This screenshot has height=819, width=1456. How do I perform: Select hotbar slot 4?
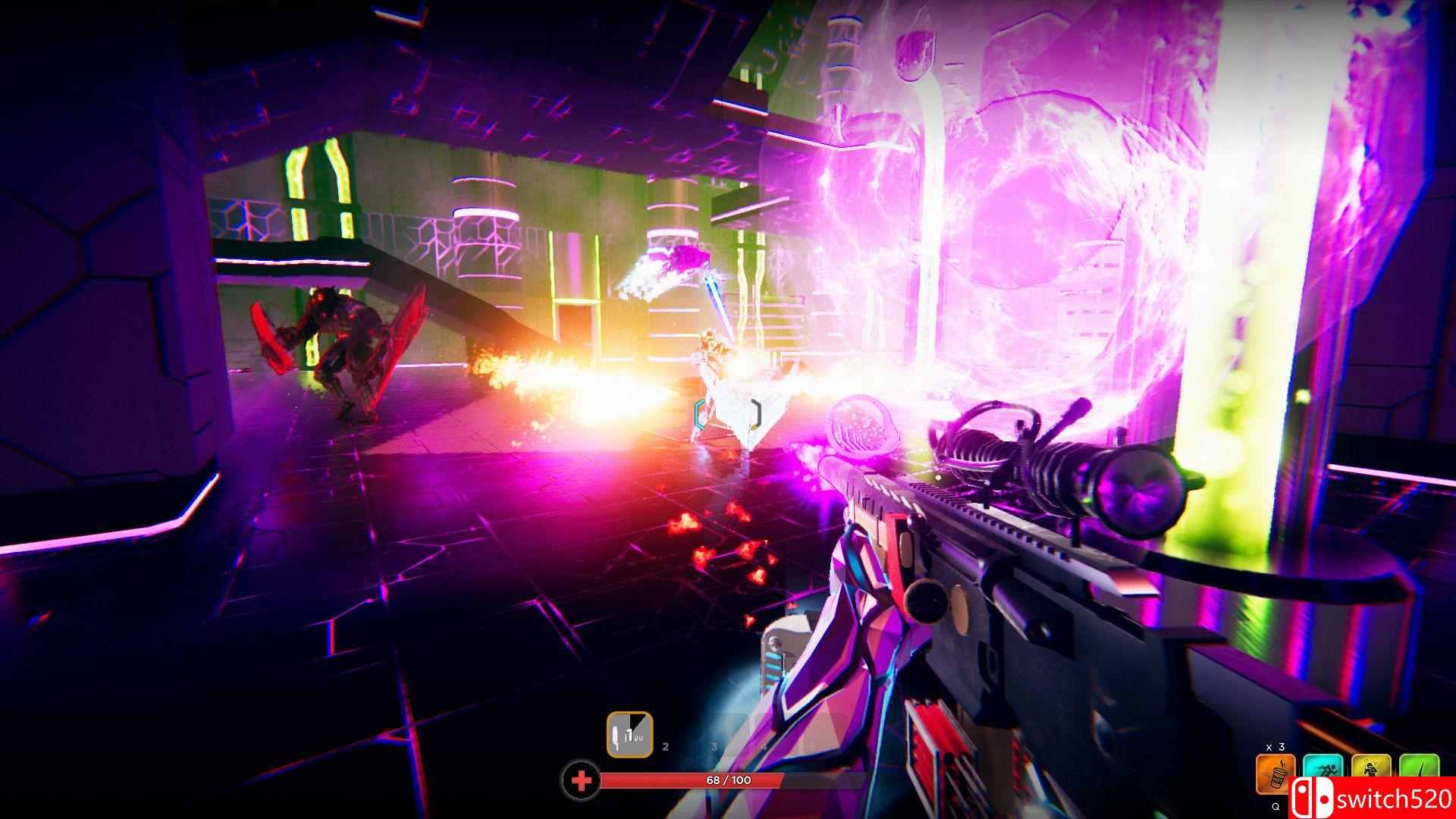pos(764,746)
